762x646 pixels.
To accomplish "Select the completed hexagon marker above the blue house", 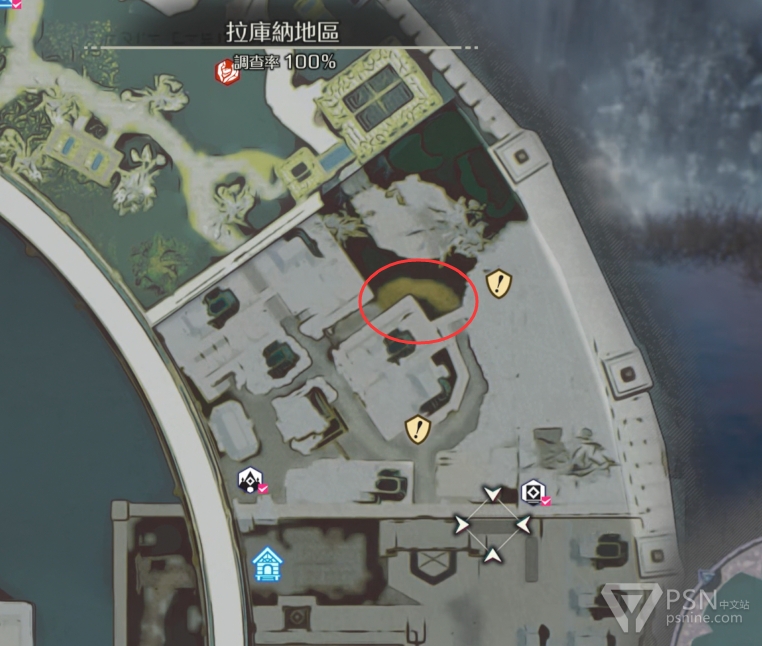I will point(250,482).
